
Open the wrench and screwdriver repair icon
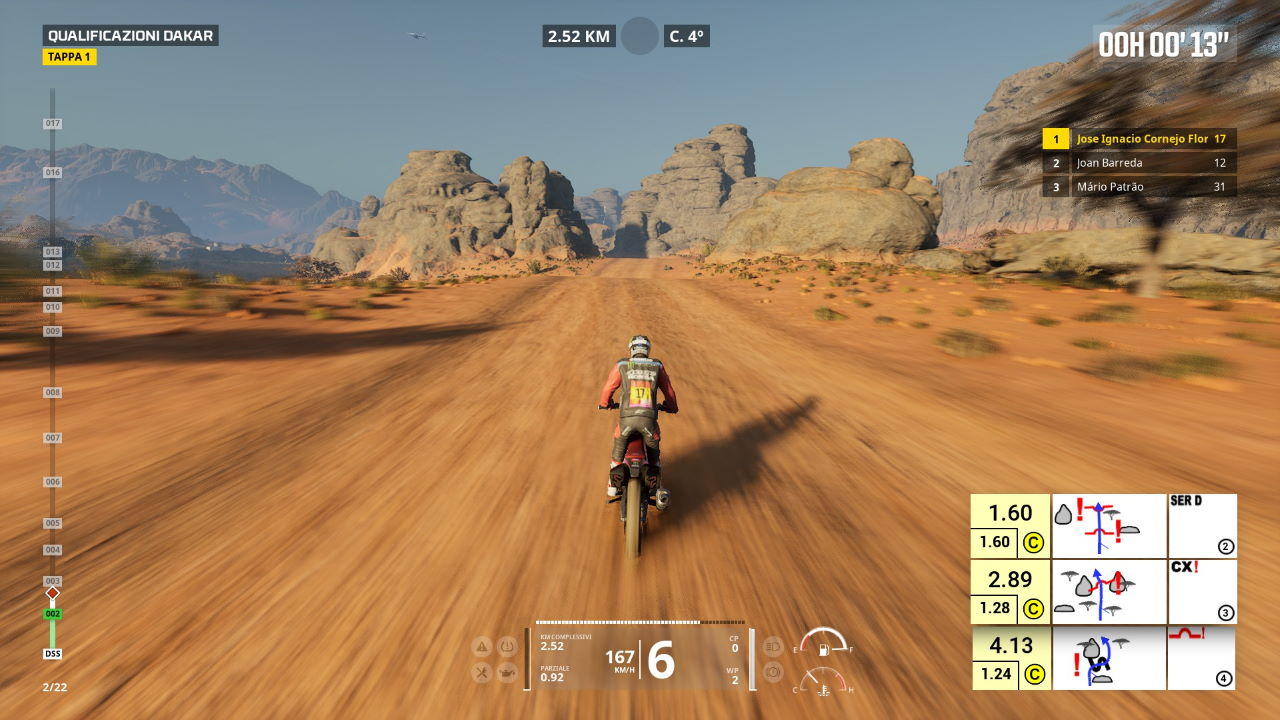pyautogui.click(x=482, y=673)
